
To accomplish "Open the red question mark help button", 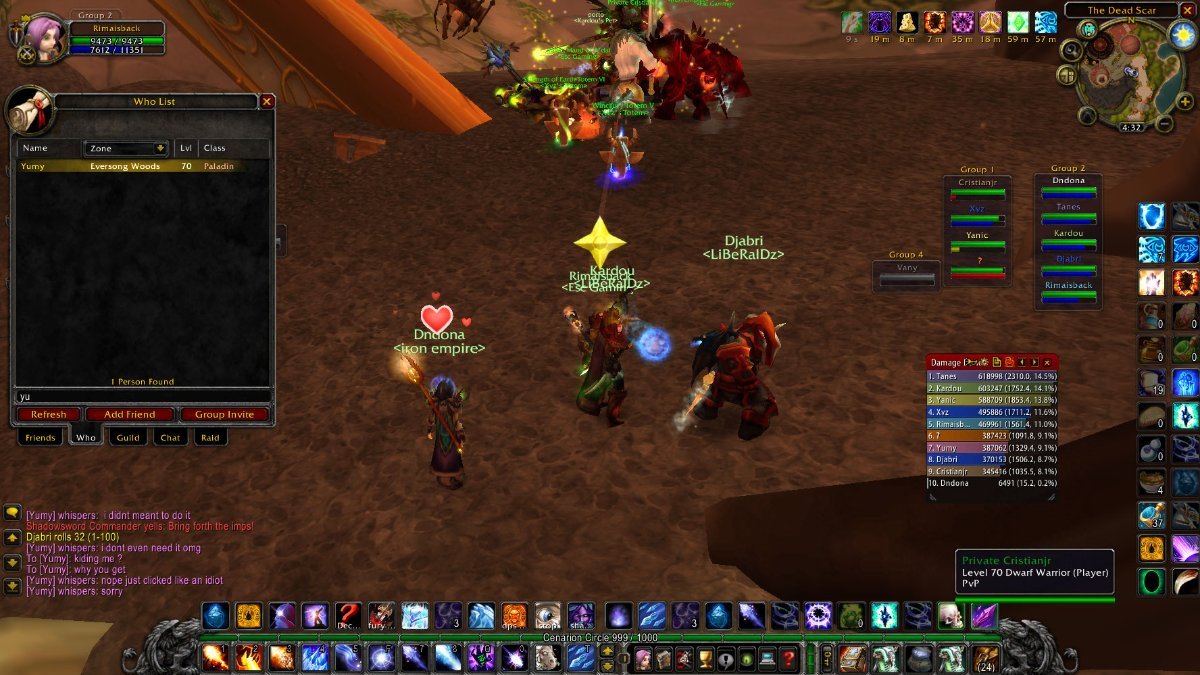I will pos(789,659).
